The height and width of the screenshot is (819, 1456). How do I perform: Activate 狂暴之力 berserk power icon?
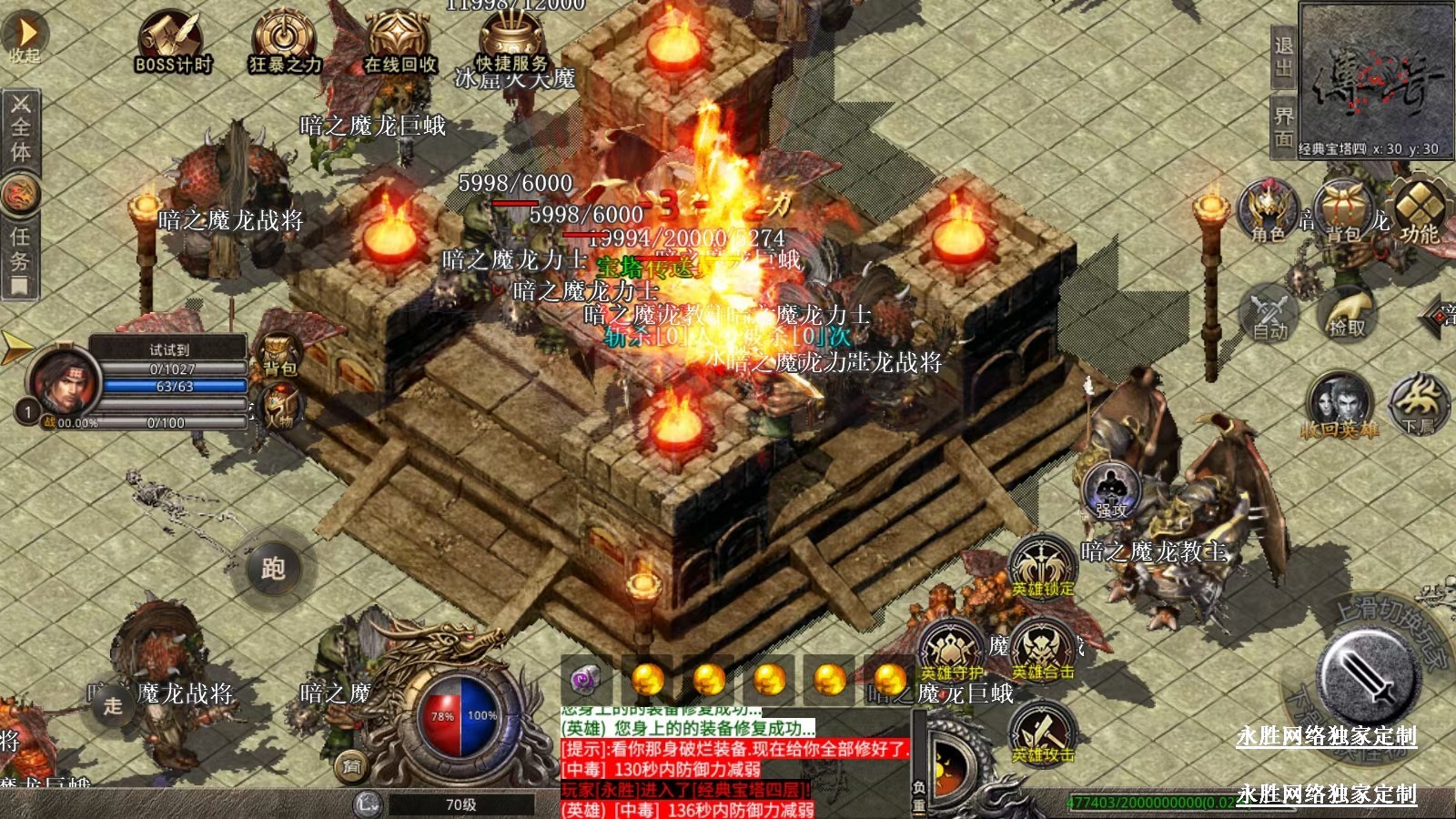285,43
